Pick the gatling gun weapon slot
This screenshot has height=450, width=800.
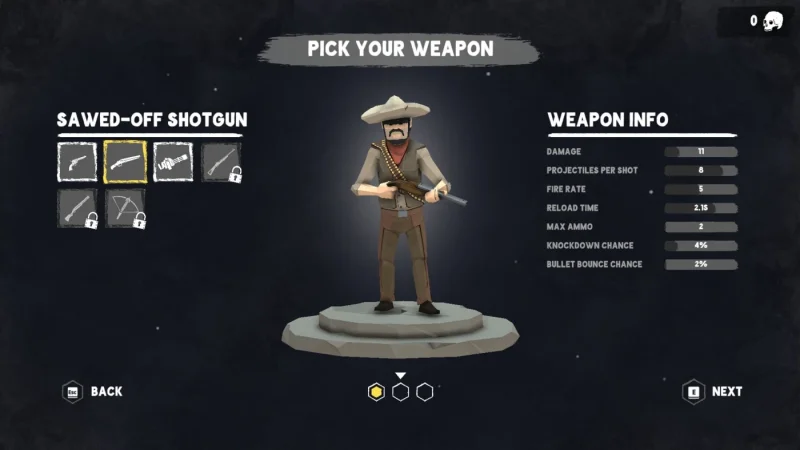[x=172, y=161]
